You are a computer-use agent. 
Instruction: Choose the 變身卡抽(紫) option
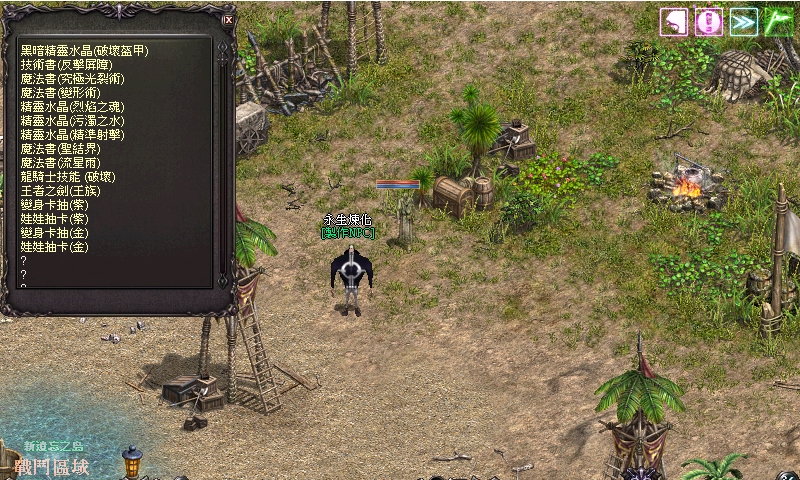click(54, 204)
